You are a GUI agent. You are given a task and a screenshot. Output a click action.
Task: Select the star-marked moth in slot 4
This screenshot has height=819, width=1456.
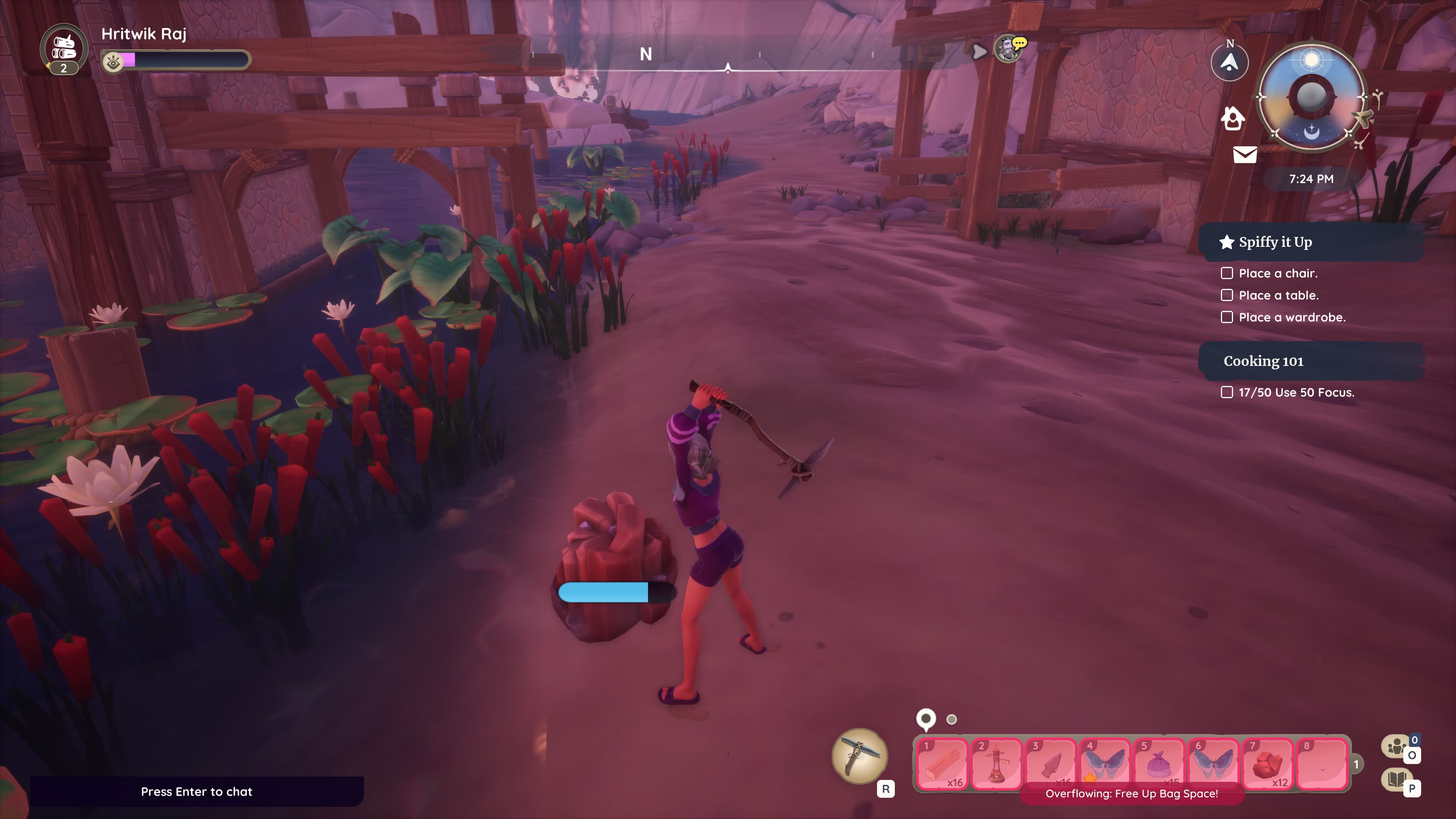coord(1105,764)
